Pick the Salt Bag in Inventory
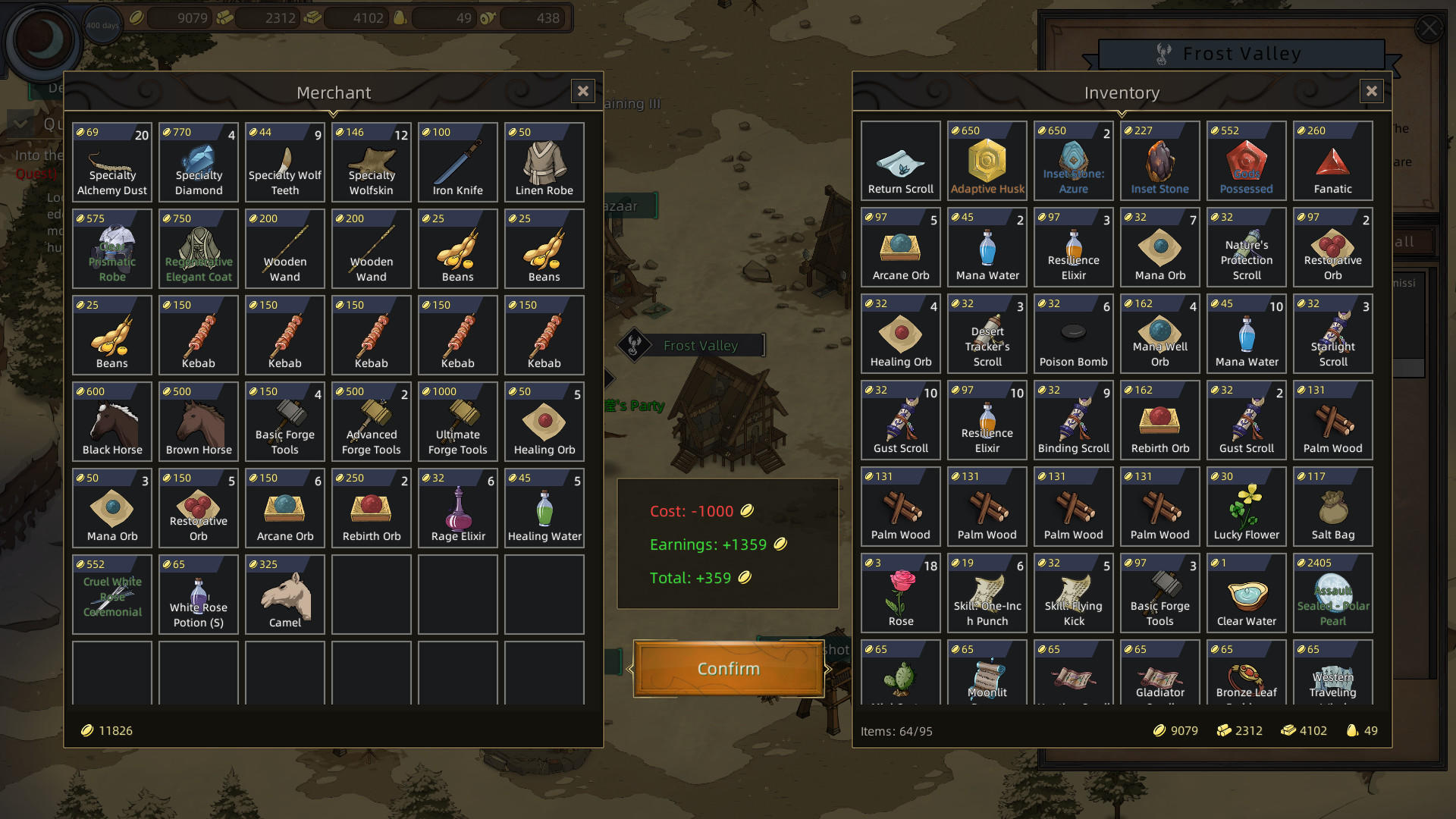This screenshot has height=819, width=1456. point(1332,507)
